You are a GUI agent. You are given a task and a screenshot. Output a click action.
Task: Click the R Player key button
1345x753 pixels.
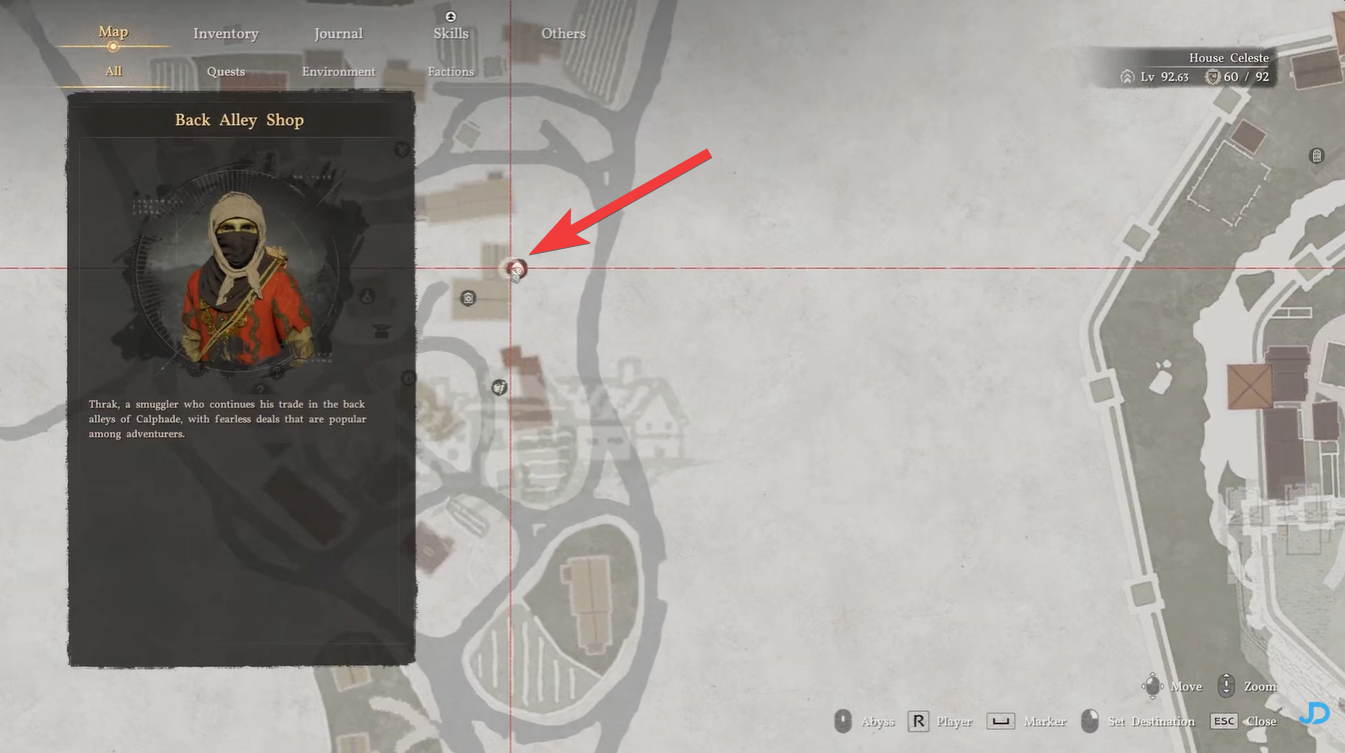tap(917, 720)
